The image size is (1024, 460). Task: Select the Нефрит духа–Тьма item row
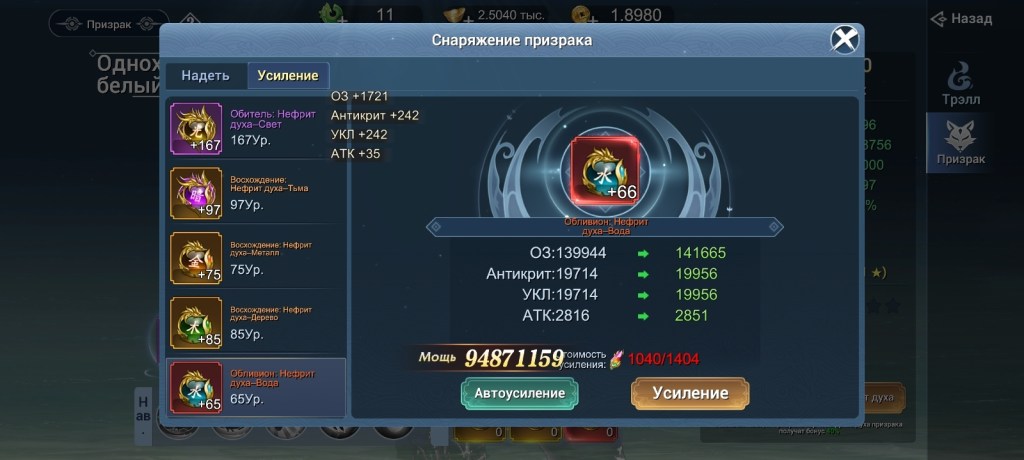coord(256,192)
